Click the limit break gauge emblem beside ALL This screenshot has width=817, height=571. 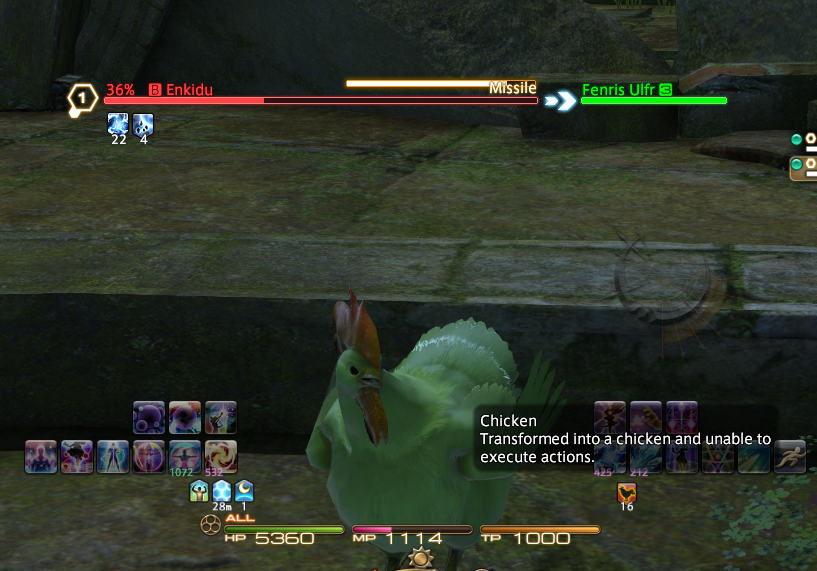click(x=210, y=523)
